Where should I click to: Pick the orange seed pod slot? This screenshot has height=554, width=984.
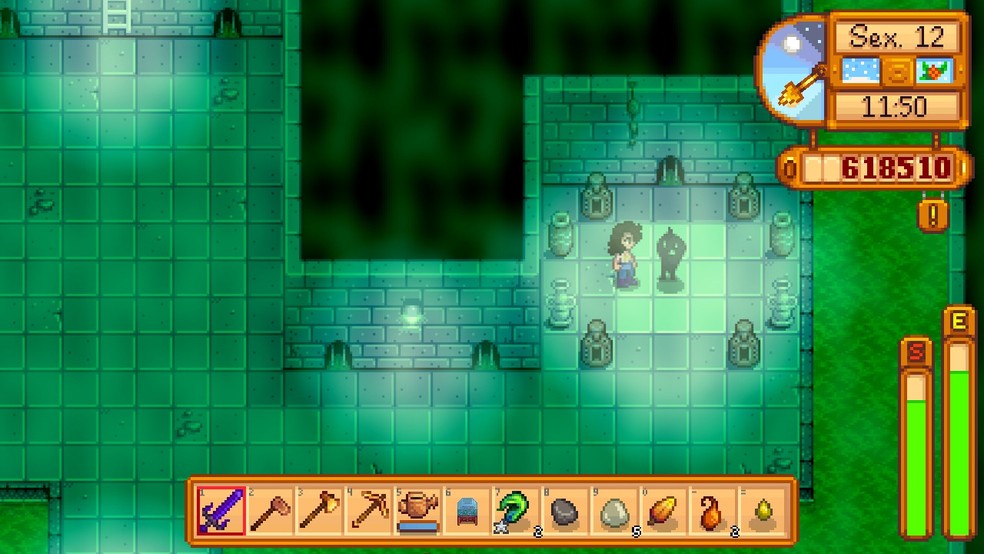pos(663,512)
